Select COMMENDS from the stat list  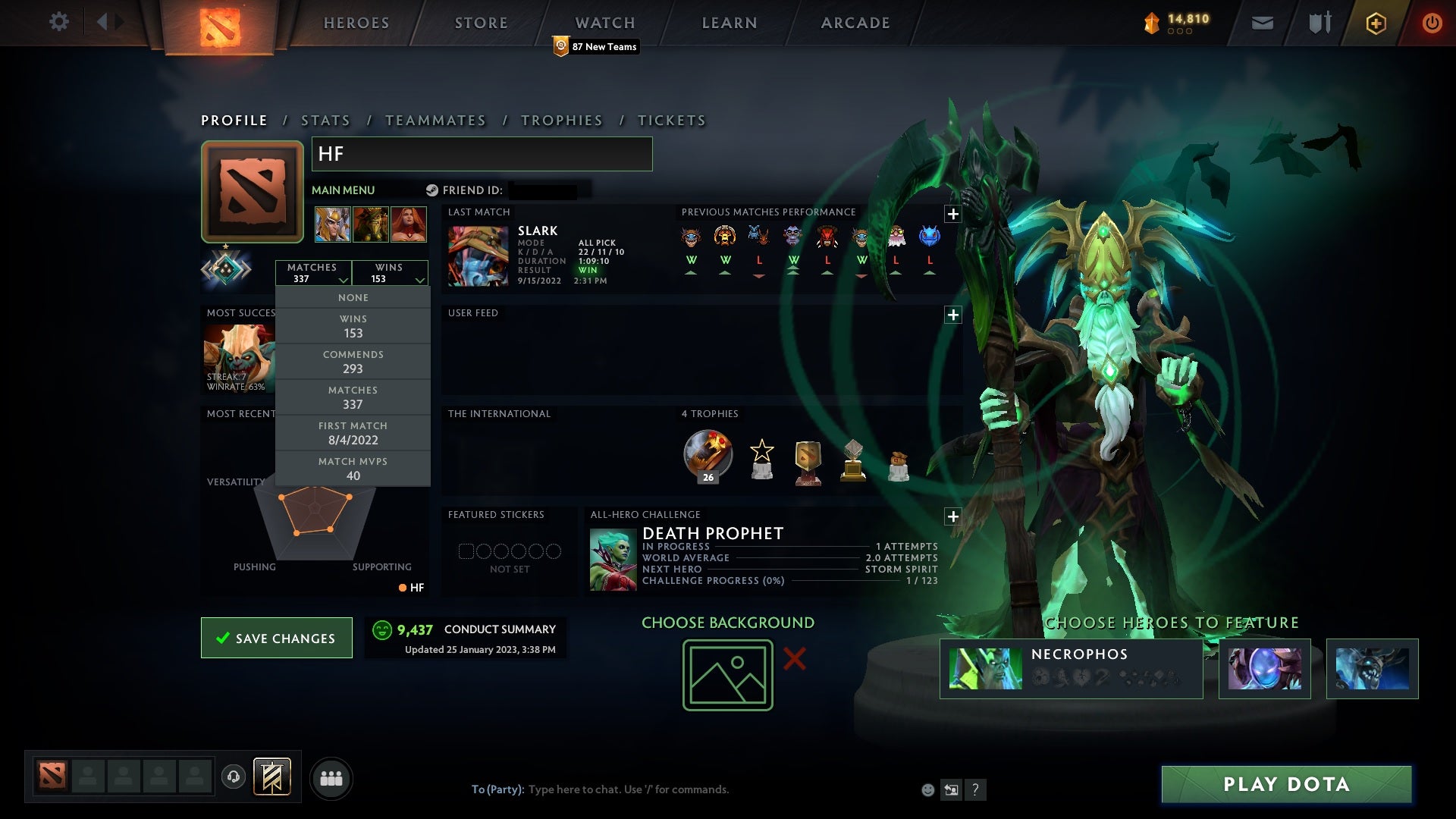353,362
